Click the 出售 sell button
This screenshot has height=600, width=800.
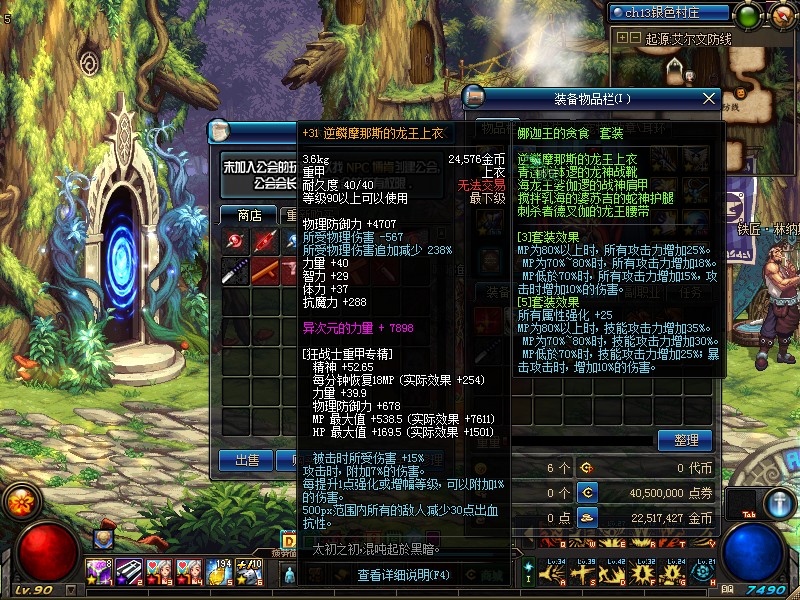[246, 460]
